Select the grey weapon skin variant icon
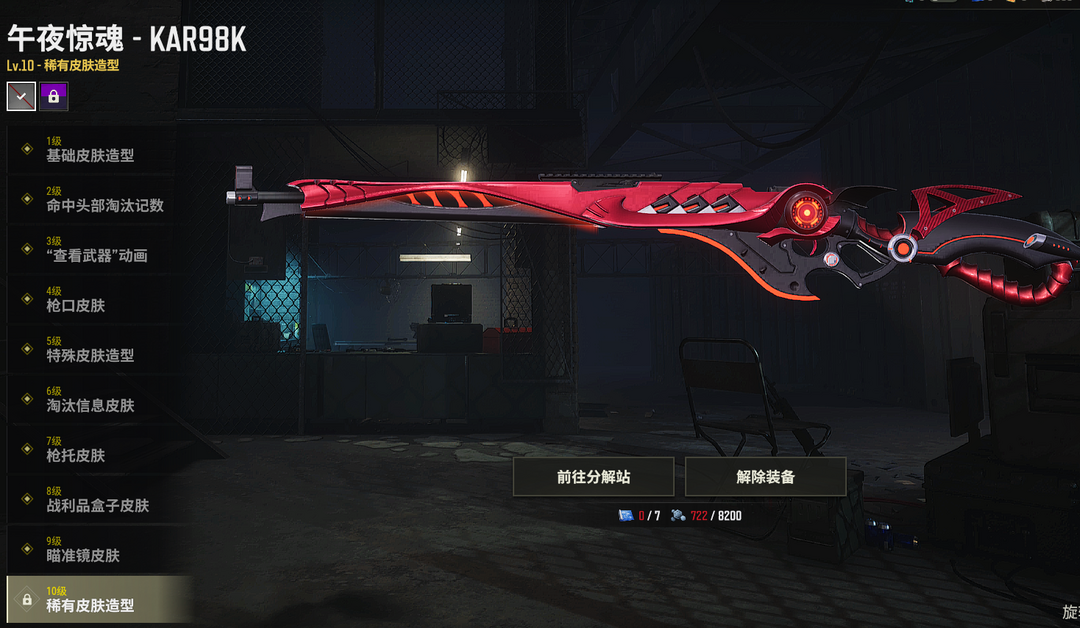Screen dimensions: 1080x628 click(x=21, y=96)
